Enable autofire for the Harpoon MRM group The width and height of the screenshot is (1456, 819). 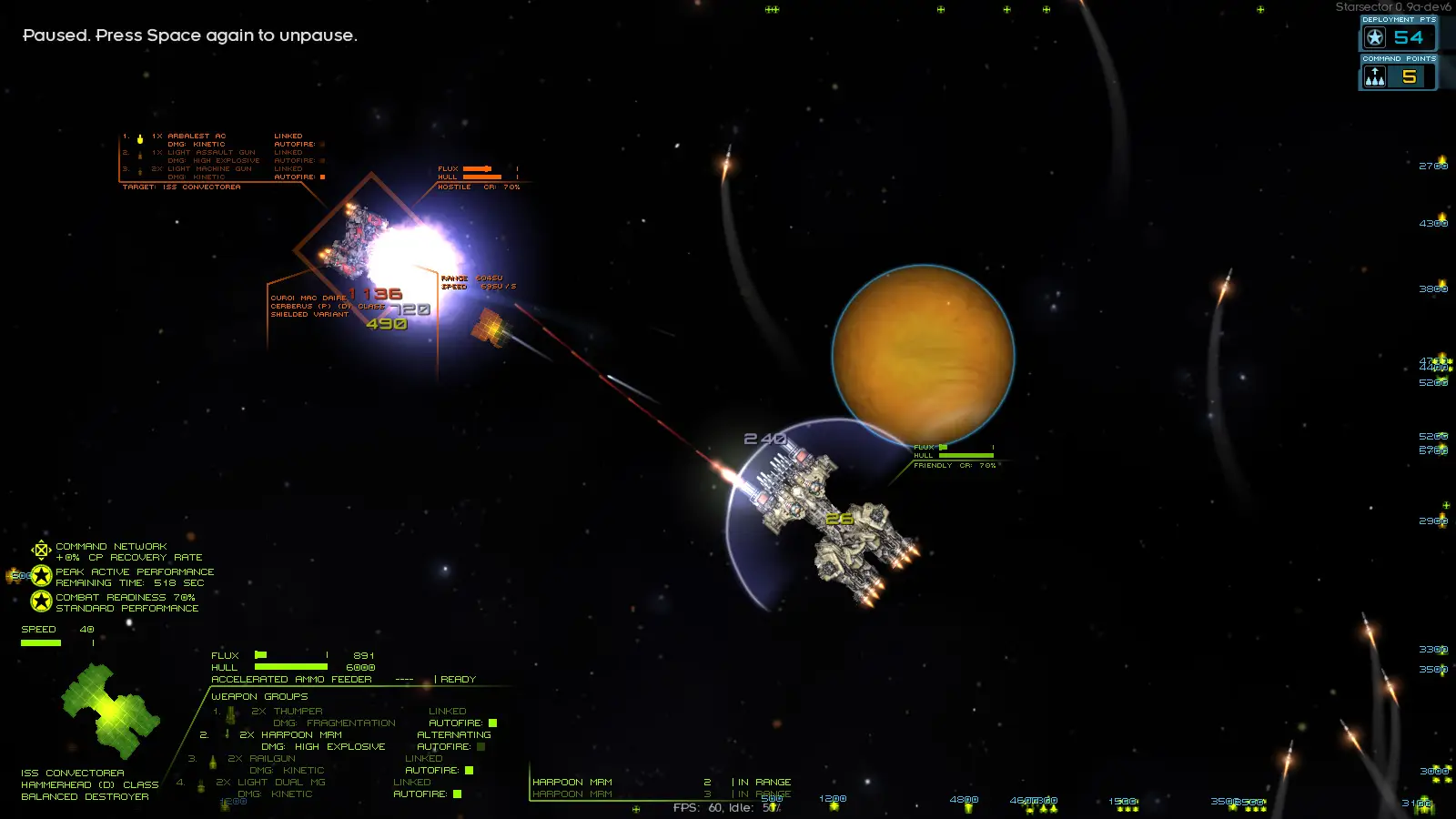click(480, 746)
